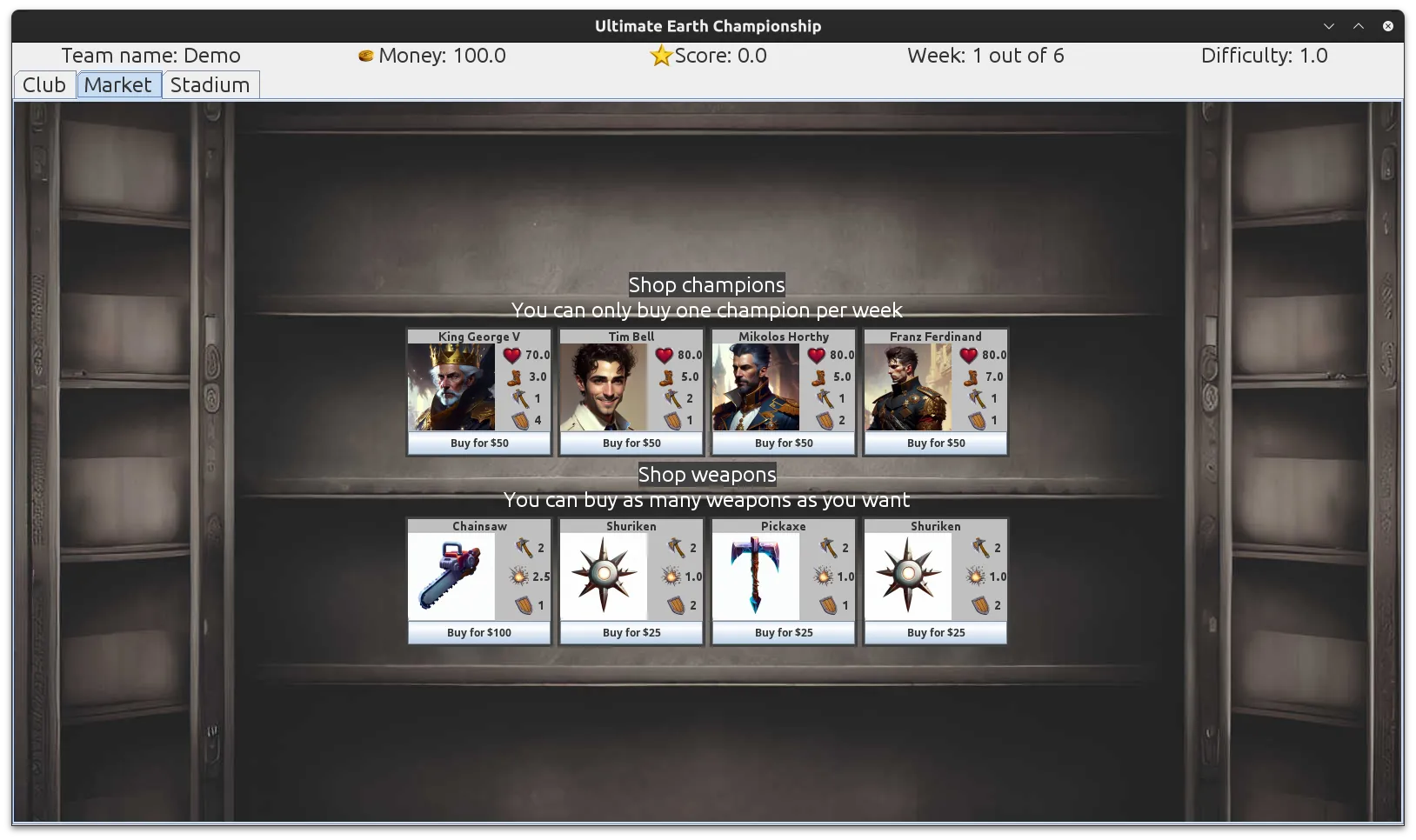The width and height of the screenshot is (1416, 840).
Task: Select the Market tab
Action: pos(119,84)
